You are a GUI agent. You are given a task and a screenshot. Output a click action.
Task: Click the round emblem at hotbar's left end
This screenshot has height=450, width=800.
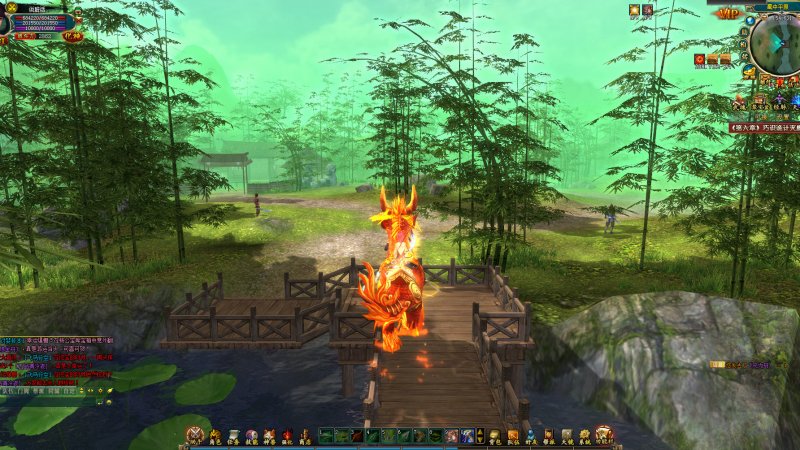(x=194, y=434)
